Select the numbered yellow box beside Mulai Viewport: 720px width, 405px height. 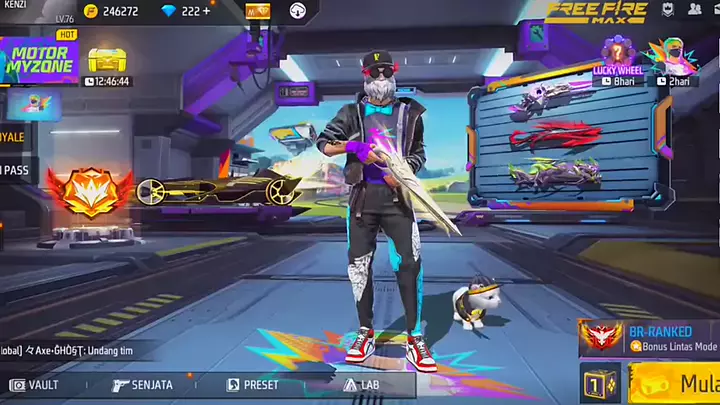(x=600, y=384)
